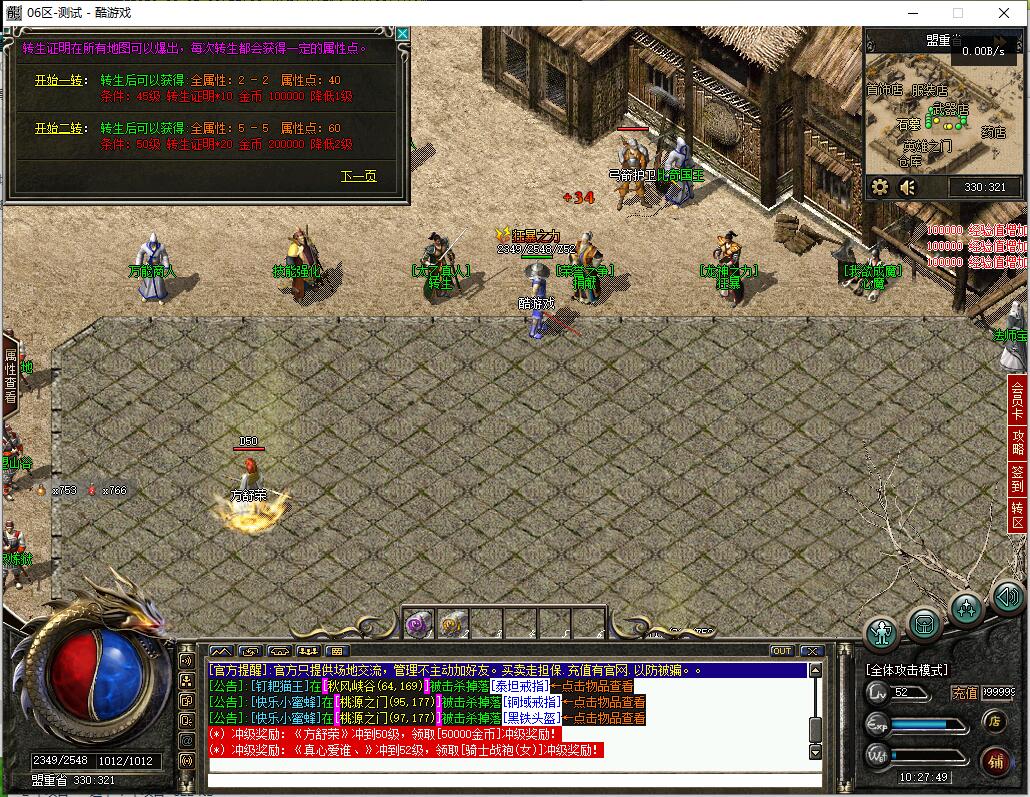Open the 属性查看 side tab

(x=11, y=375)
